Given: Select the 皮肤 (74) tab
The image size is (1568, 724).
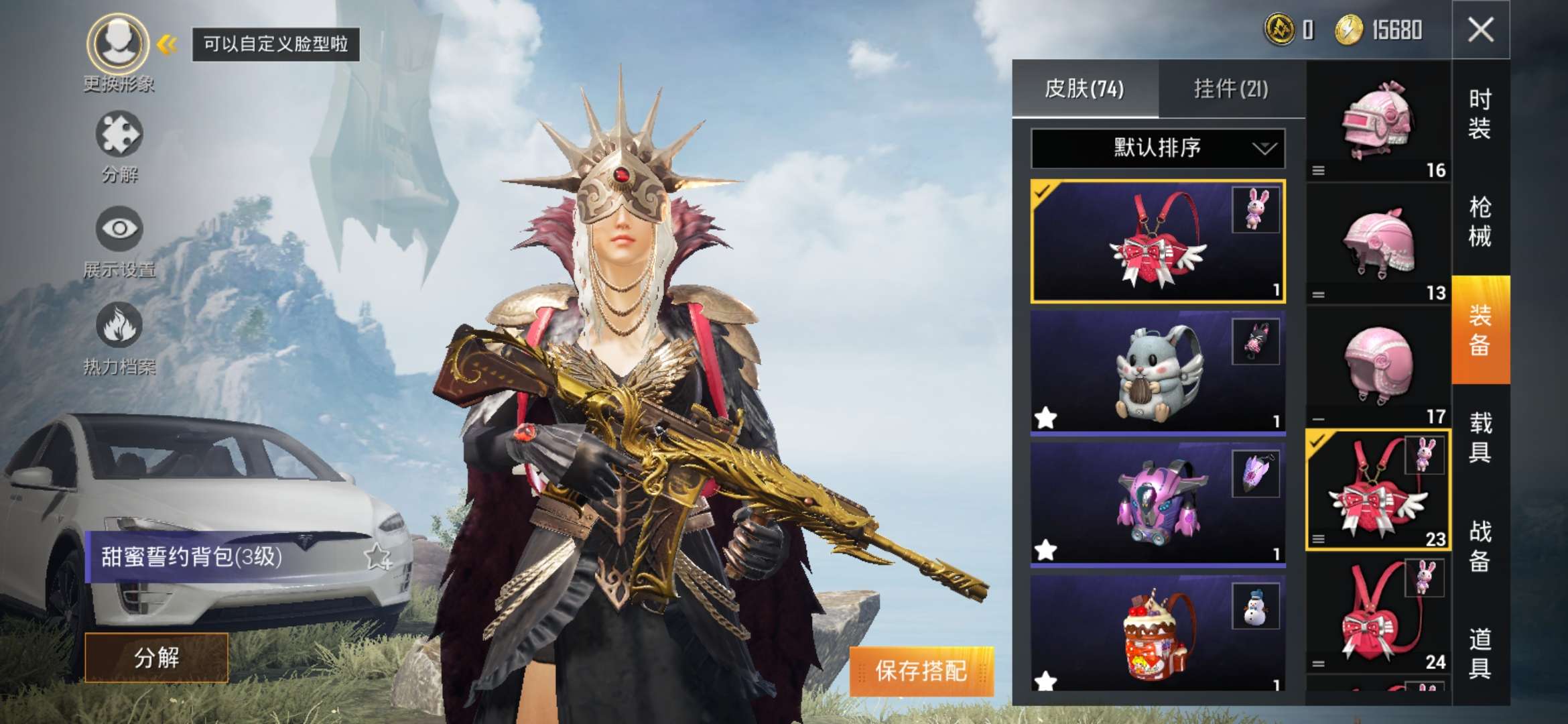Looking at the screenshot, I should 1085,89.
